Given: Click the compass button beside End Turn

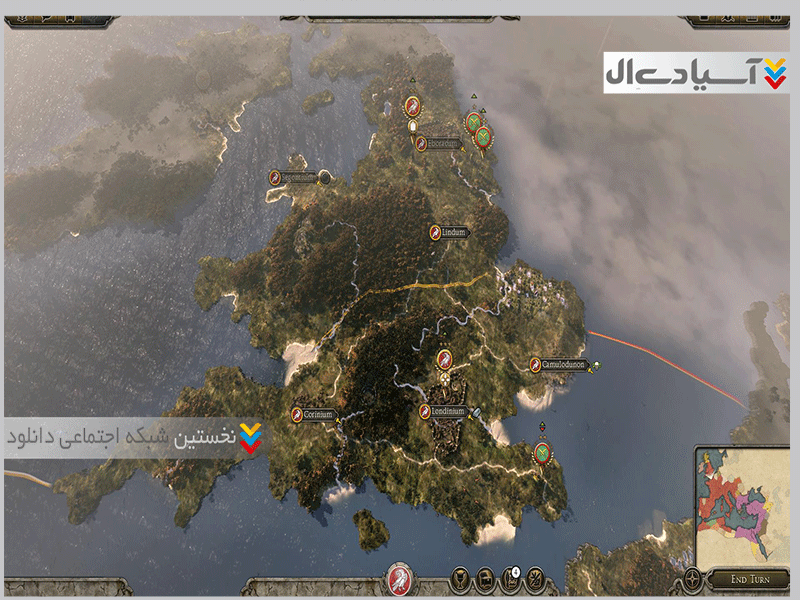Looking at the screenshot, I should click(694, 578).
